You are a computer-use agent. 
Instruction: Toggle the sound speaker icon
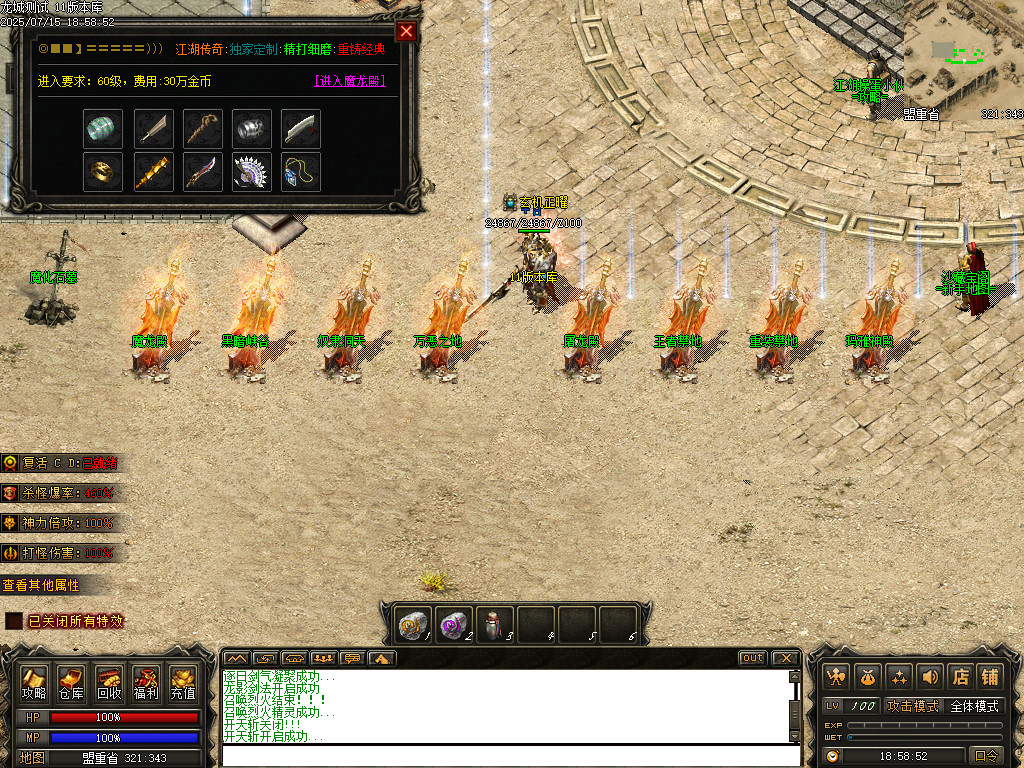tap(929, 677)
